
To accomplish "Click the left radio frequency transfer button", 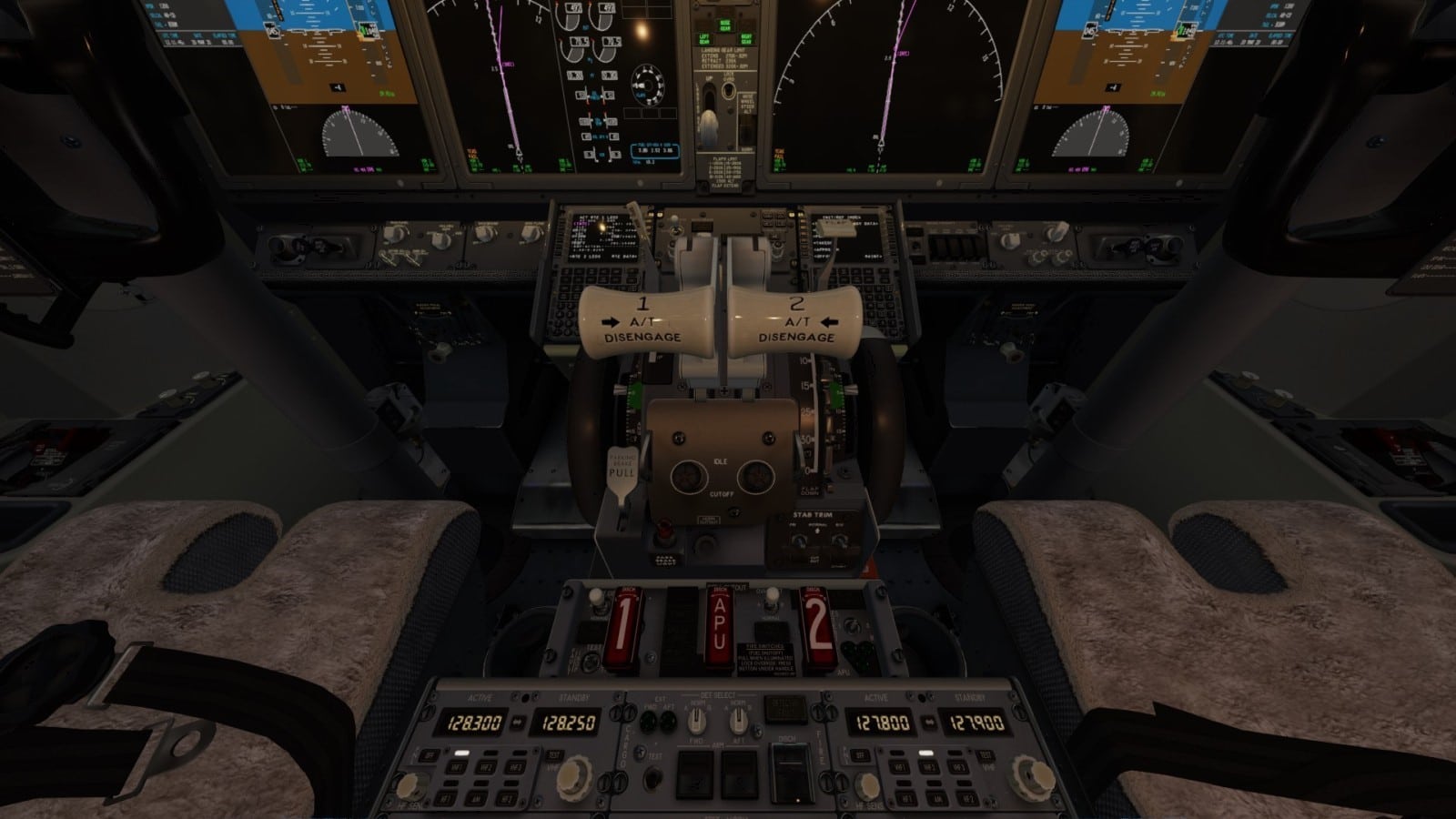I will [x=516, y=723].
